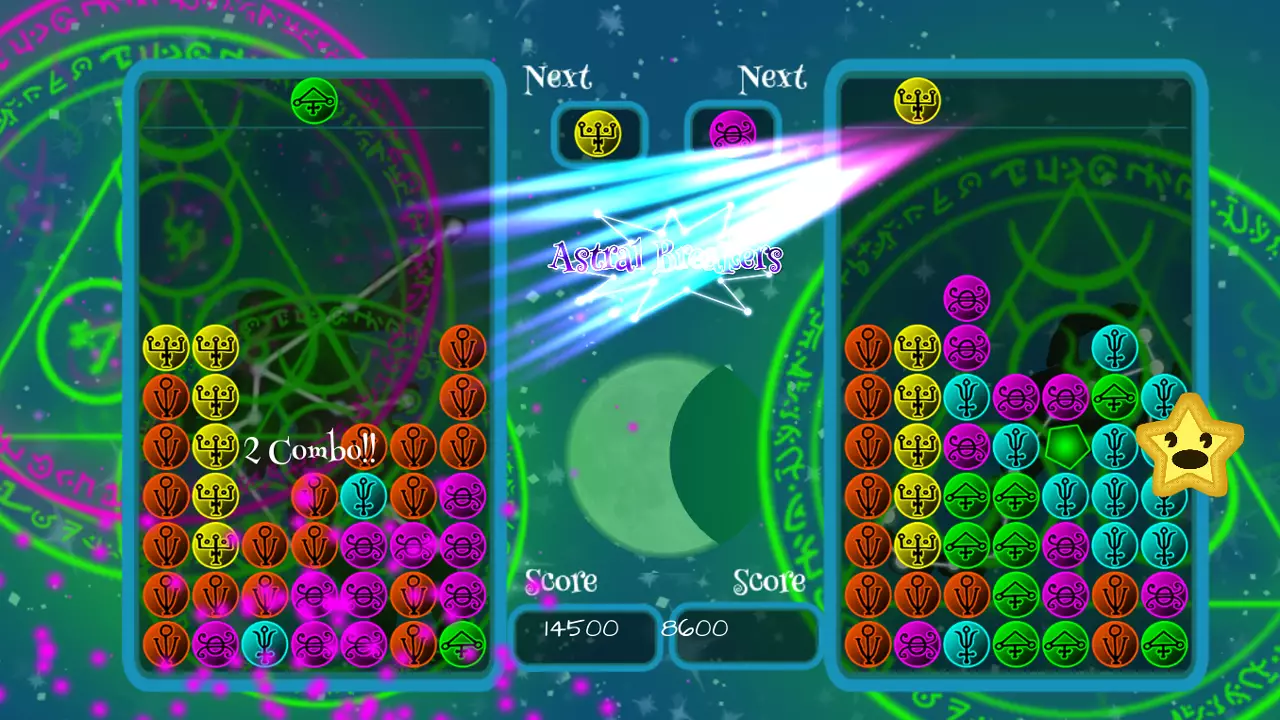Click the right Score label
Image resolution: width=1280 pixels, height=720 pixels.
pyautogui.click(x=771, y=581)
